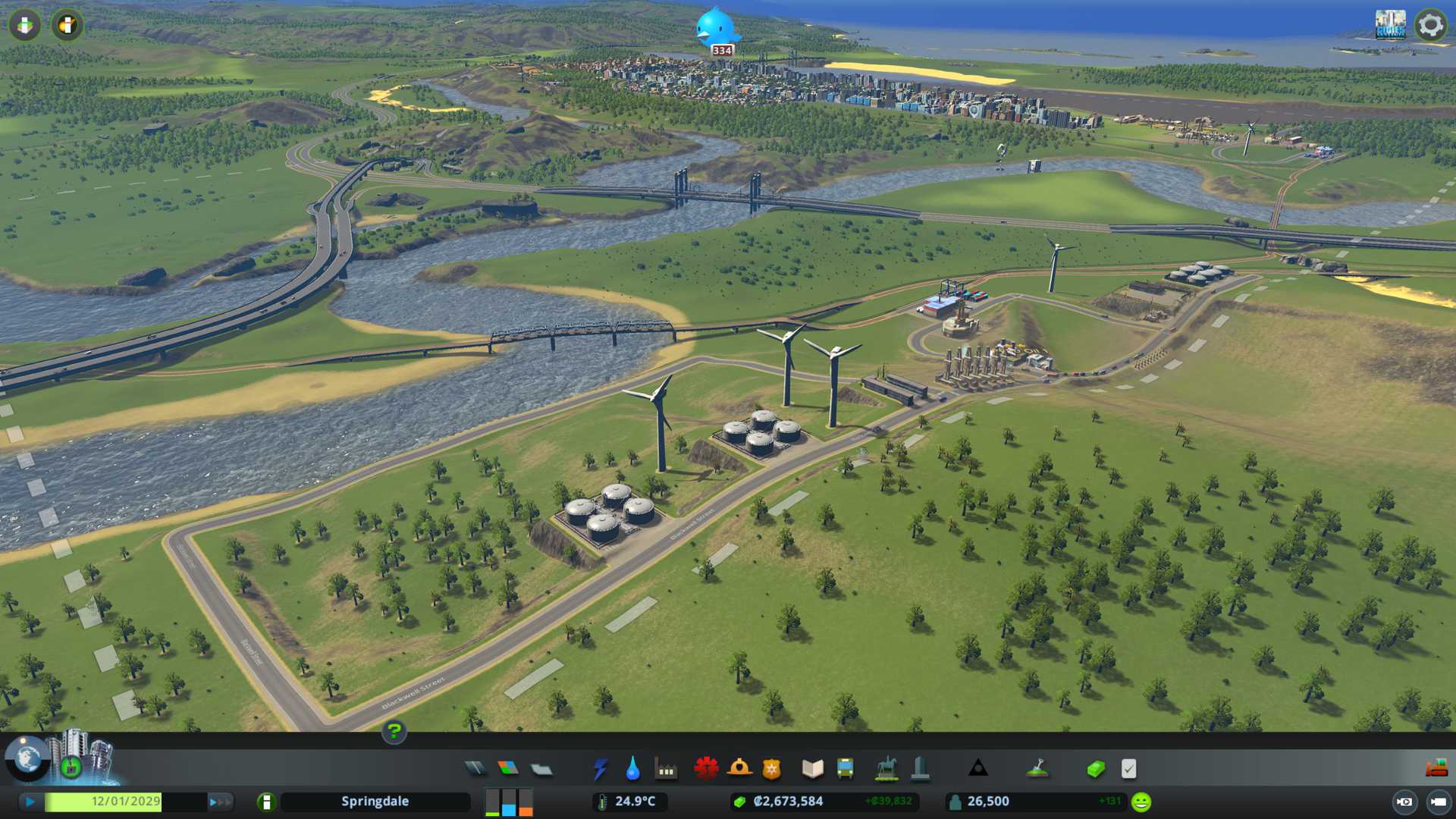Image resolution: width=1456 pixels, height=819 pixels.
Task: Open the Garbage and Industry factory menu
Action: click(x=666, y=769)
